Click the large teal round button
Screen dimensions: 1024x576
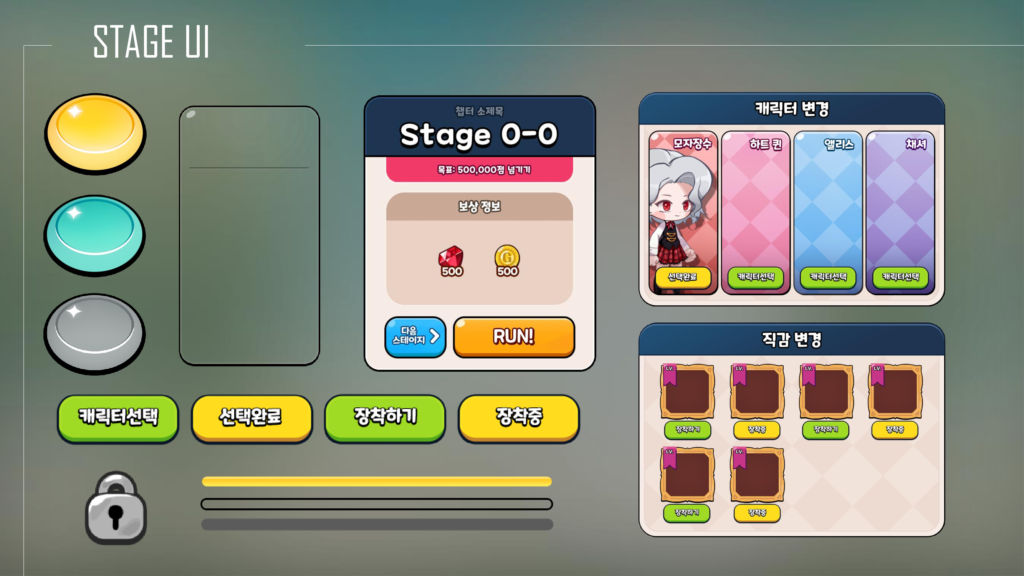tap(95, 233)
